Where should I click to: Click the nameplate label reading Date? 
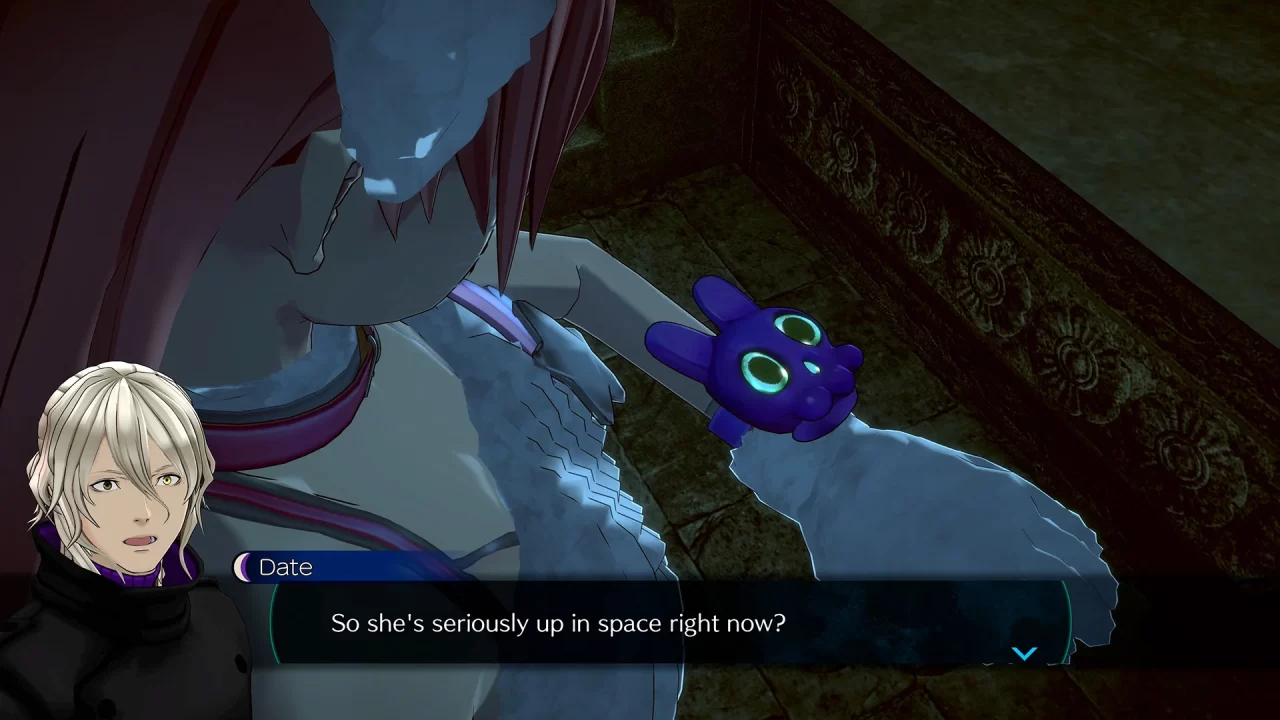[285, 567]
